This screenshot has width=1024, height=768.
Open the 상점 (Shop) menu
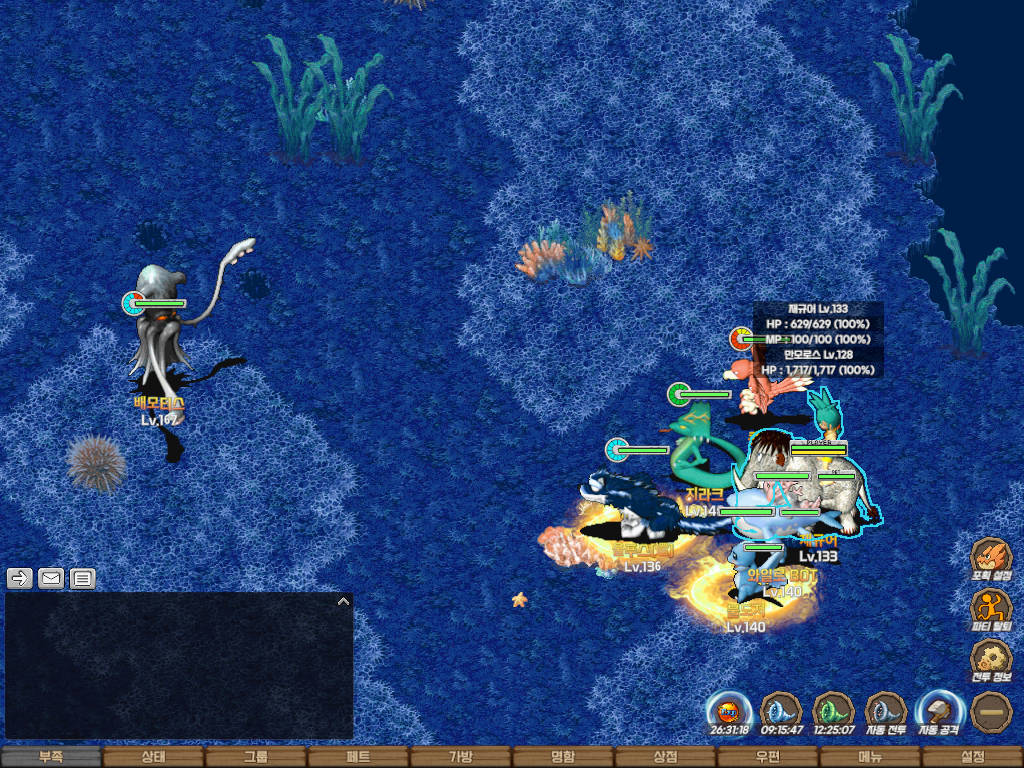coord(665,757)
